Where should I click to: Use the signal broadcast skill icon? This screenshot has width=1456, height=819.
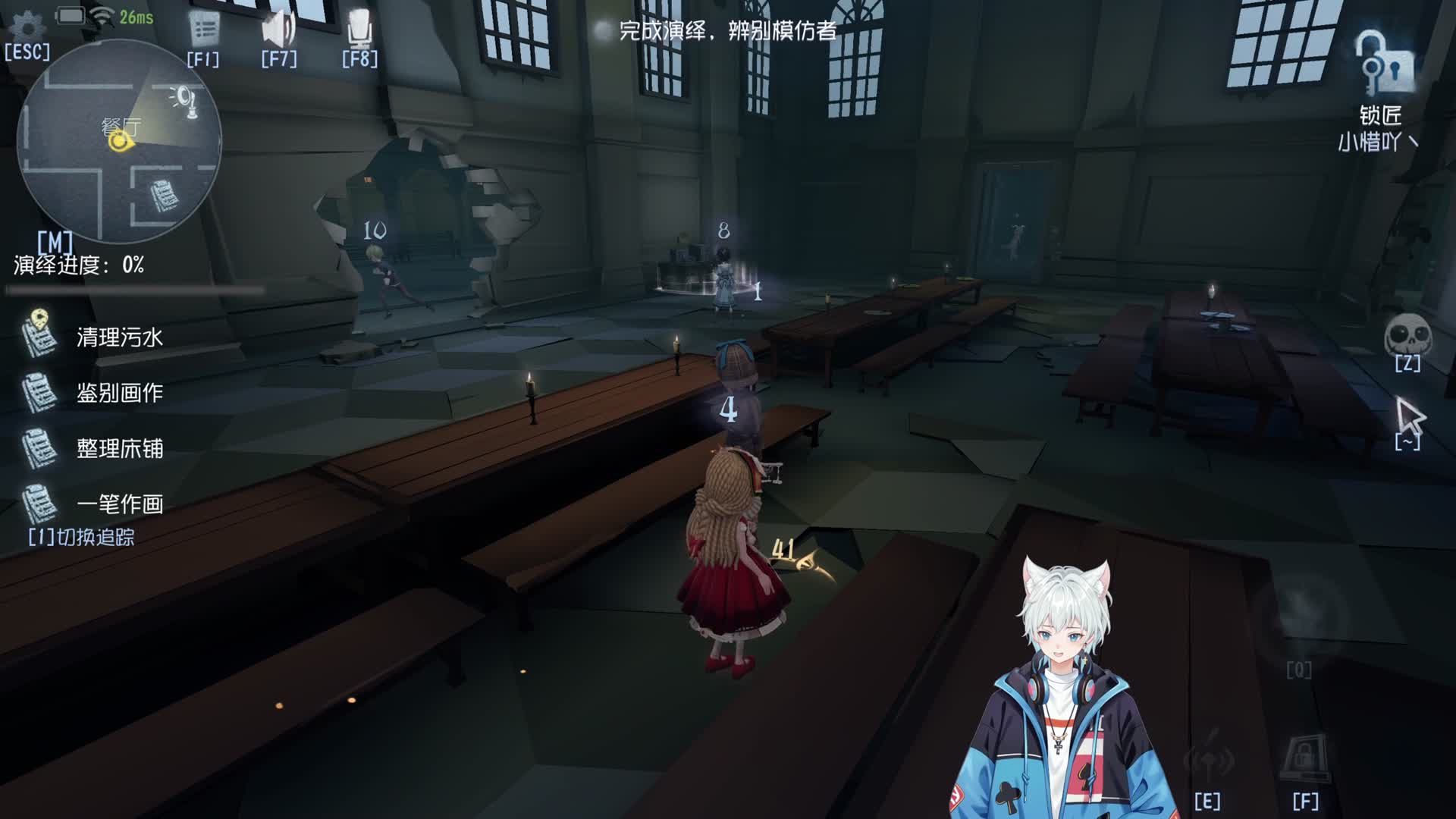click(x=1208, y=759)
